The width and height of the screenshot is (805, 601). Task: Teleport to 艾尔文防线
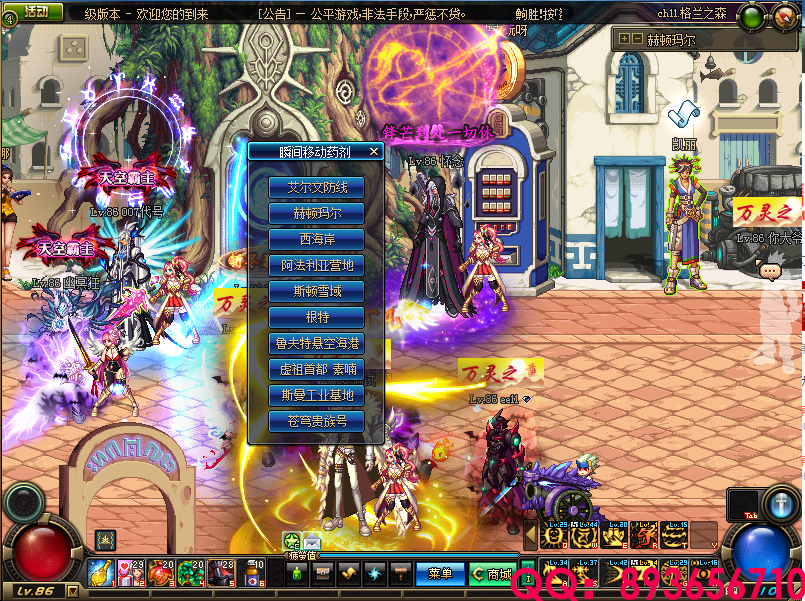tap(316, 187)
